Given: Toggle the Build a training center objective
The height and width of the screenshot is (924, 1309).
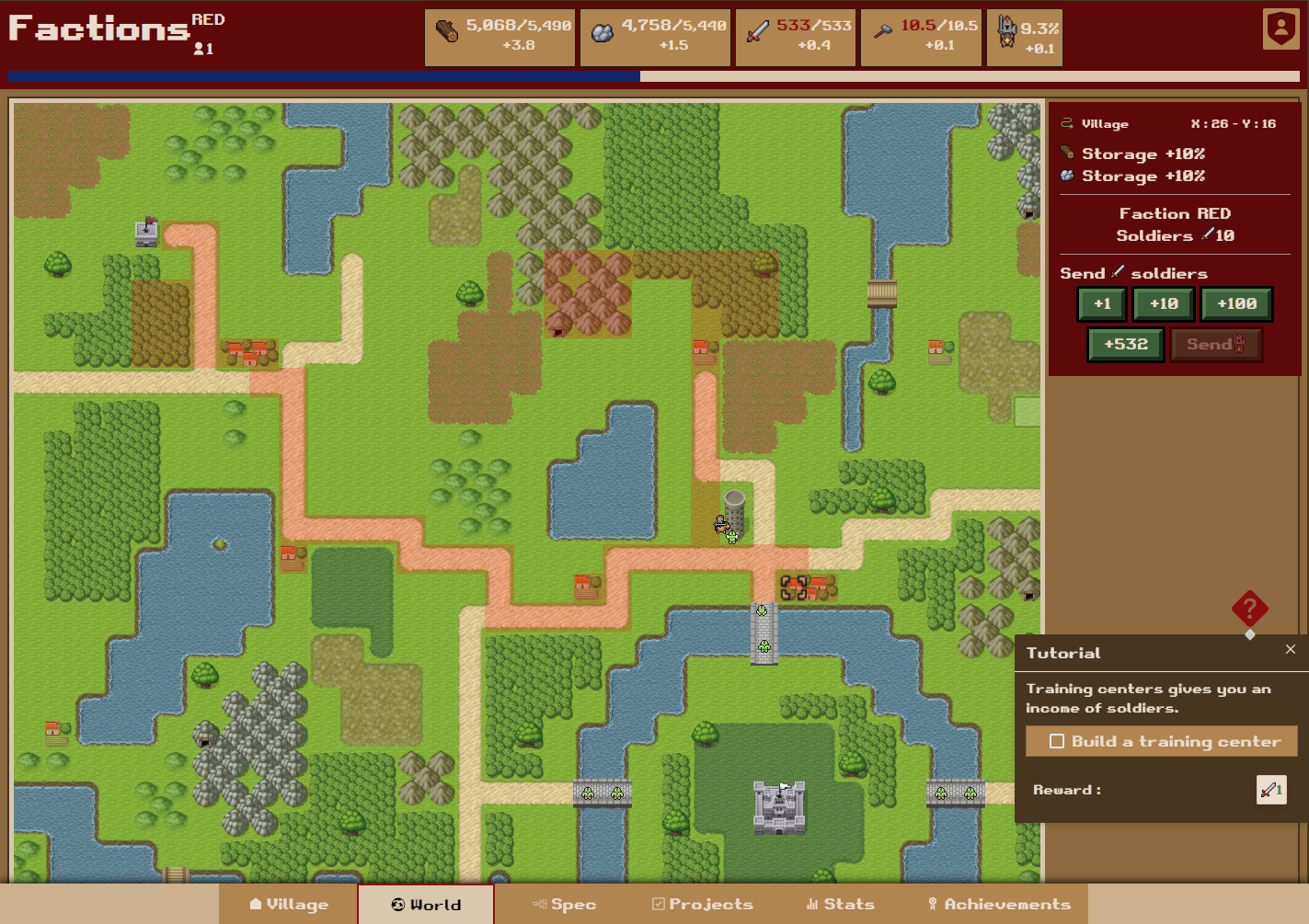Looking at the screenshot, I should click(1057, 741).
